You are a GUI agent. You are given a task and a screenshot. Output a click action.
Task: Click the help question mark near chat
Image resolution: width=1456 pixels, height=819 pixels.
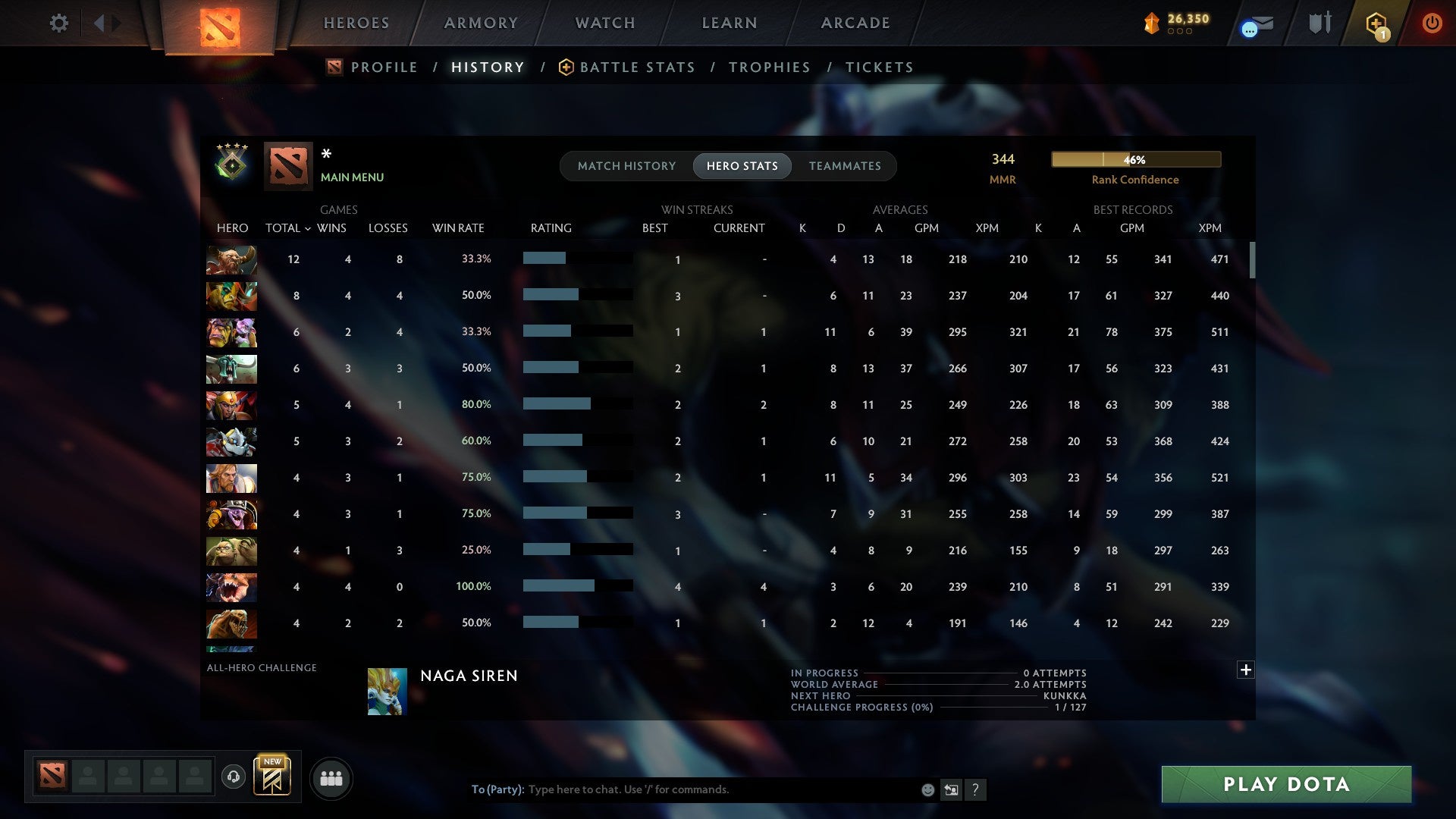(976, 789)
